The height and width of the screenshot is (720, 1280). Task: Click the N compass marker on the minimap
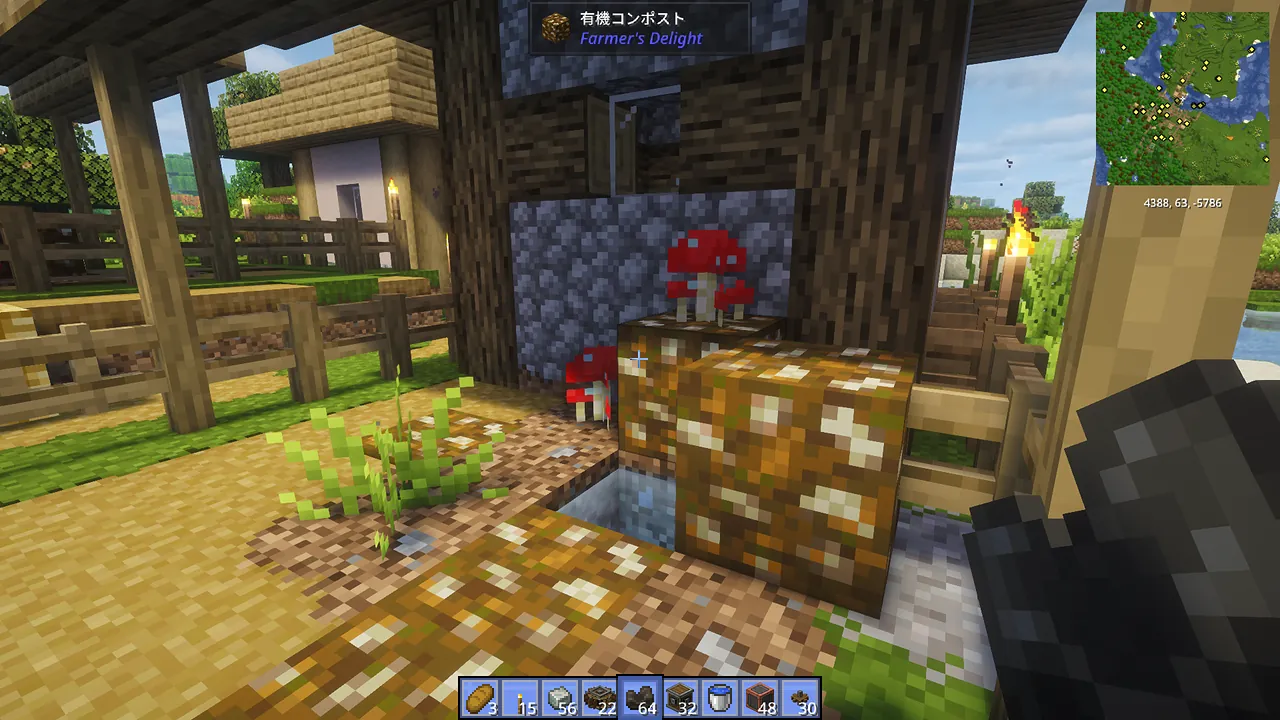(1228, 19)
